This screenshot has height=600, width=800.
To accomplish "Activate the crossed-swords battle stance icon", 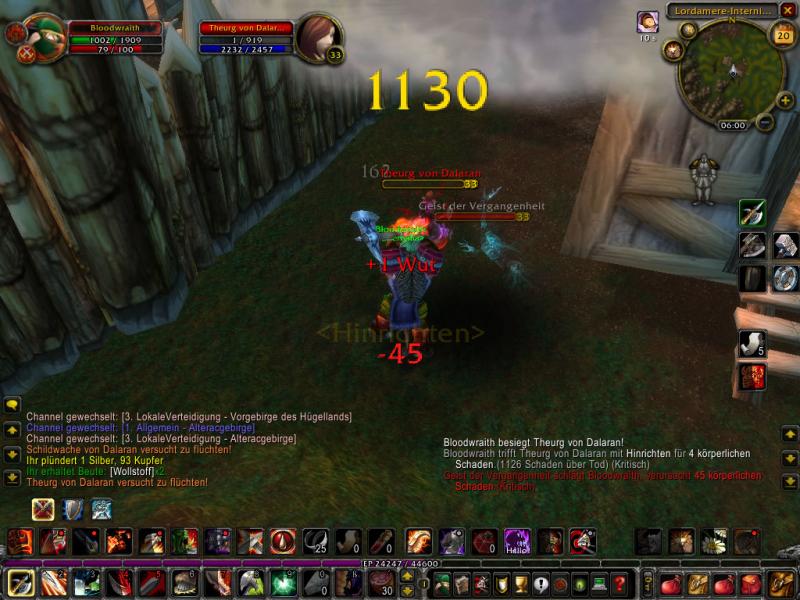I will 43,510.
